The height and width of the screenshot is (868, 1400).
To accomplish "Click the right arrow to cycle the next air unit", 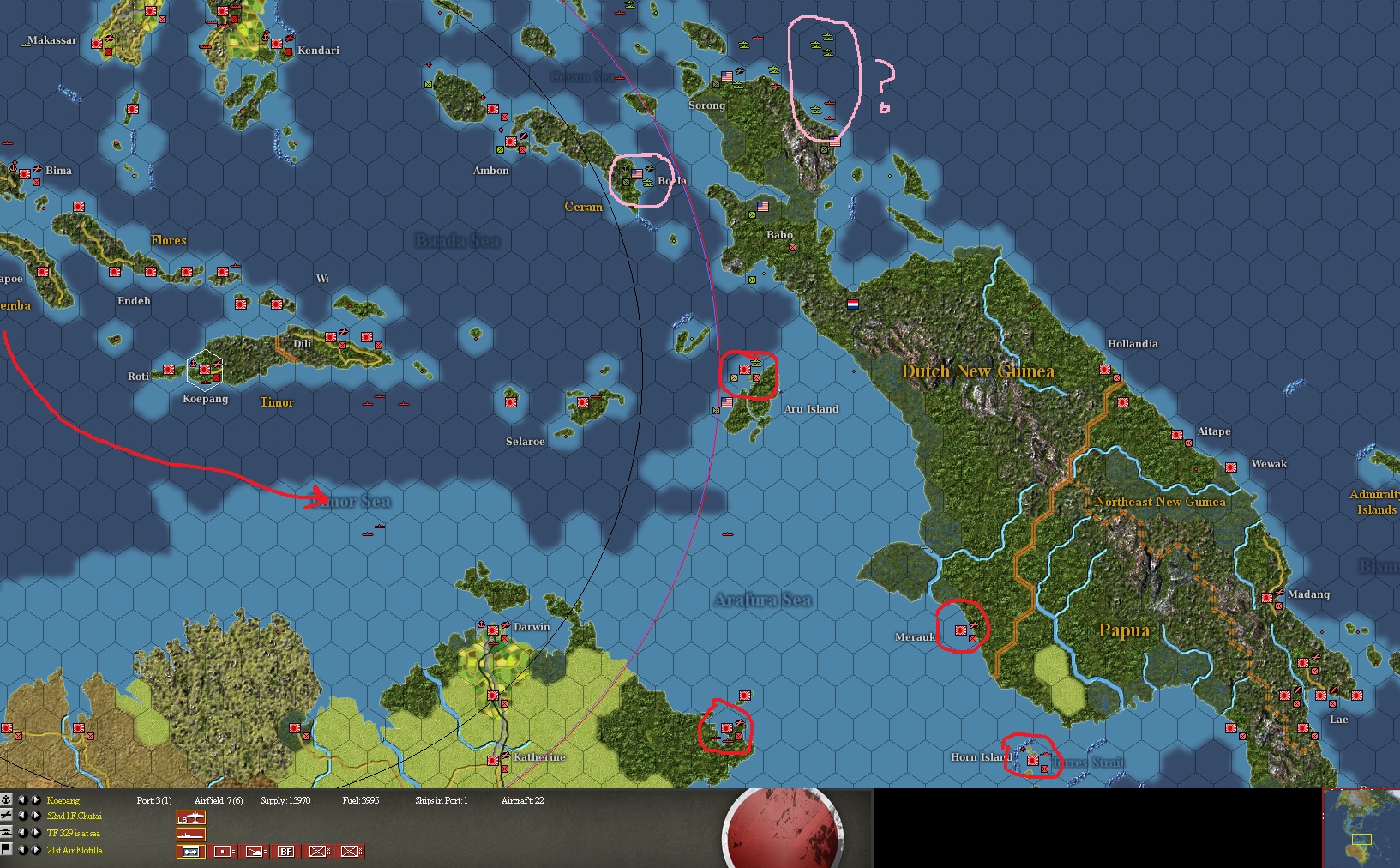I will 34,817.
